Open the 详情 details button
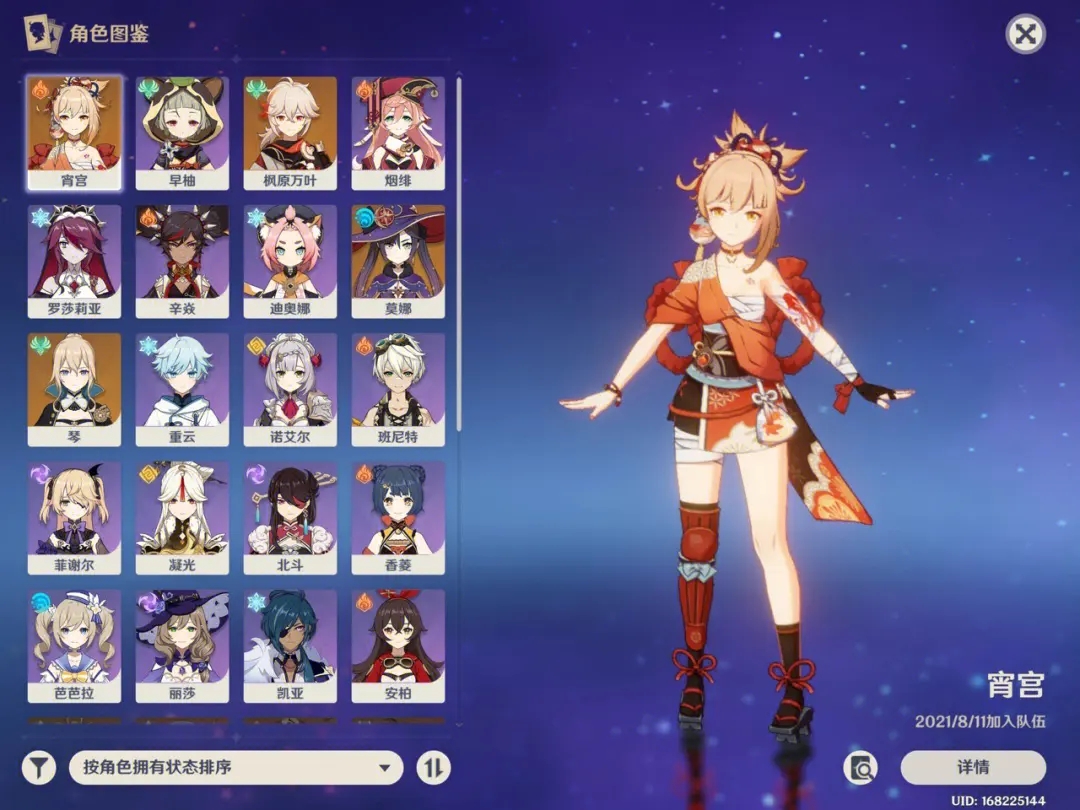This screenshot has height=810, width=1080. coord(972,767)
